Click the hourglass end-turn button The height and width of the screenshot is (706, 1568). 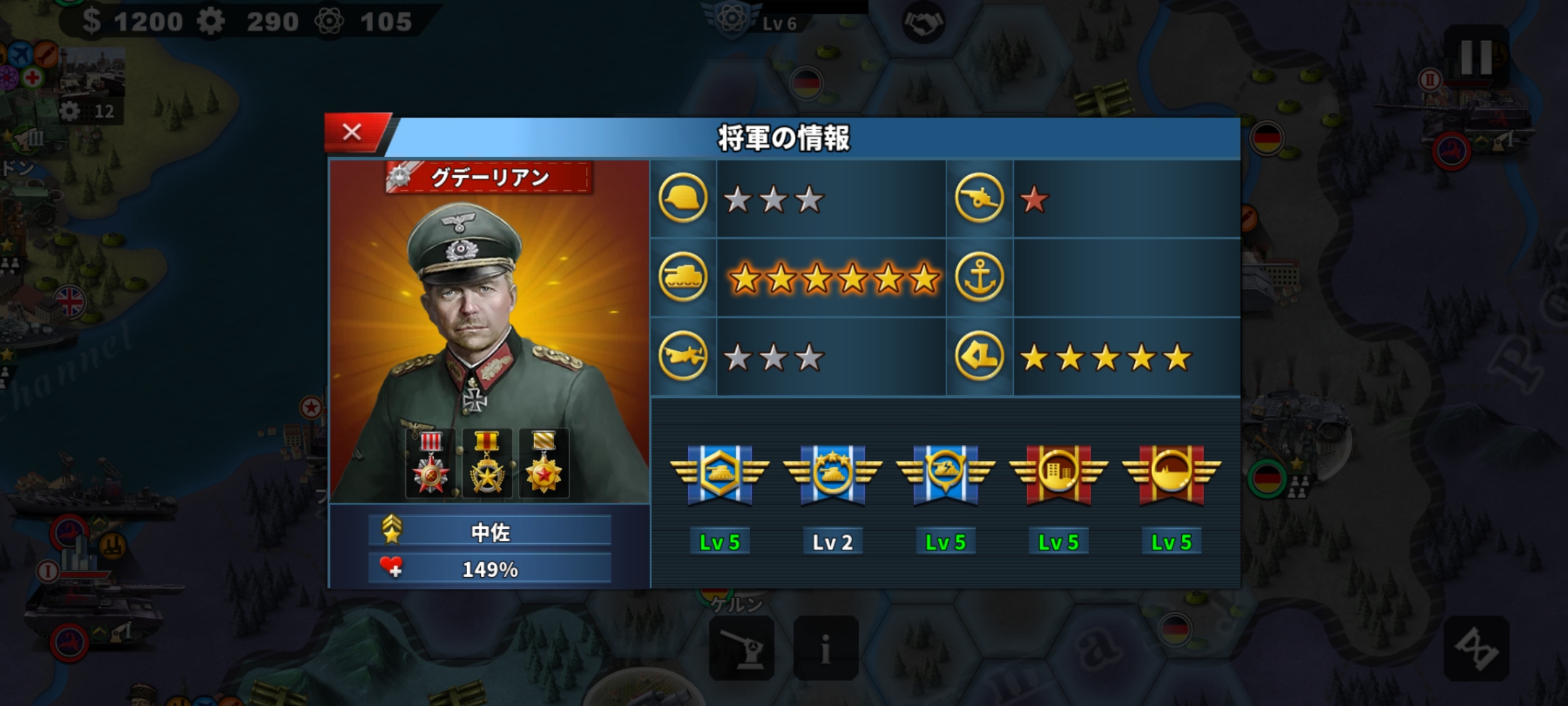(1476, 648)
